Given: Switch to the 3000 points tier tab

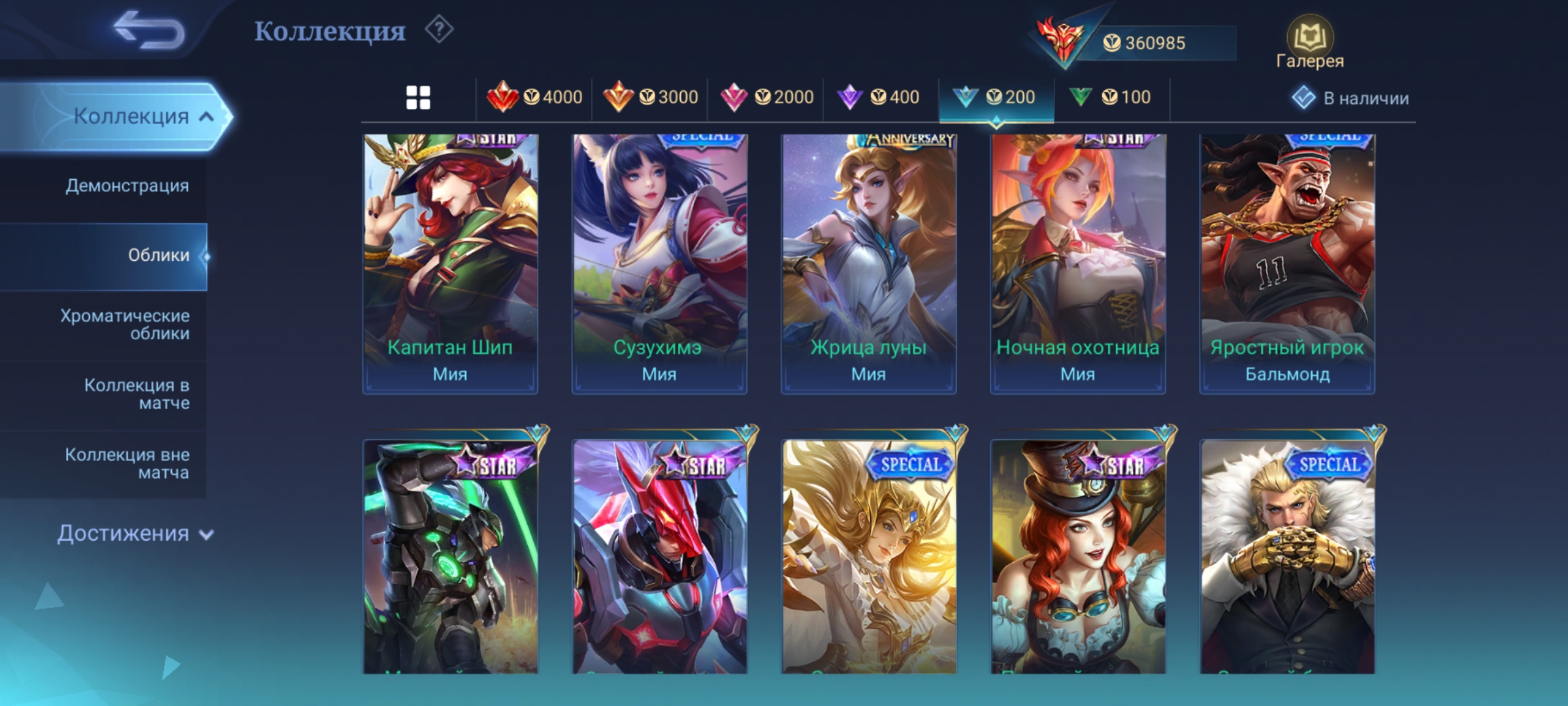Looking at the screenshot, I should coord(650,98).
